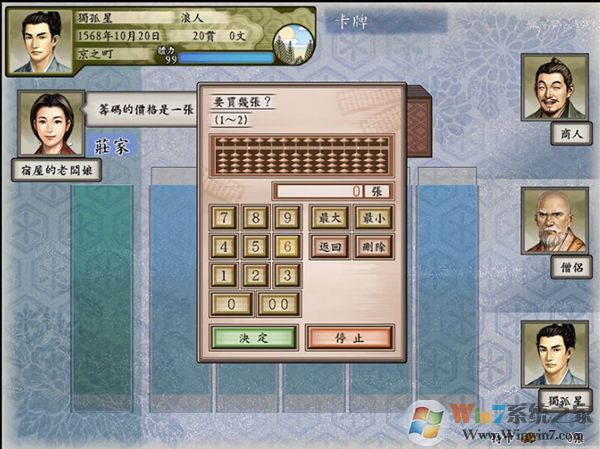Clear the entry with 刪除

click(372, 246)
